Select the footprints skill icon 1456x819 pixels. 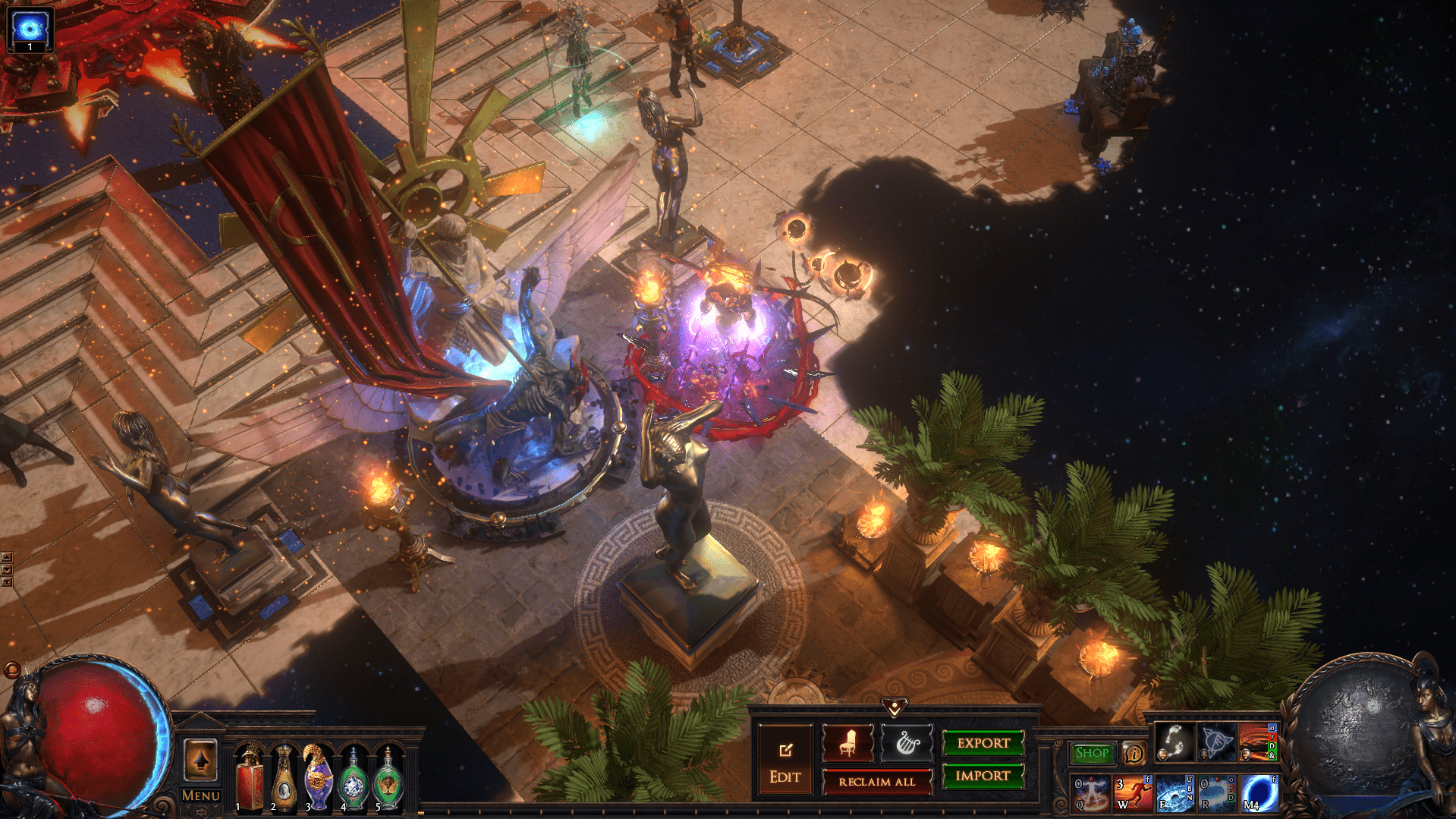(x=1174, y=742)
